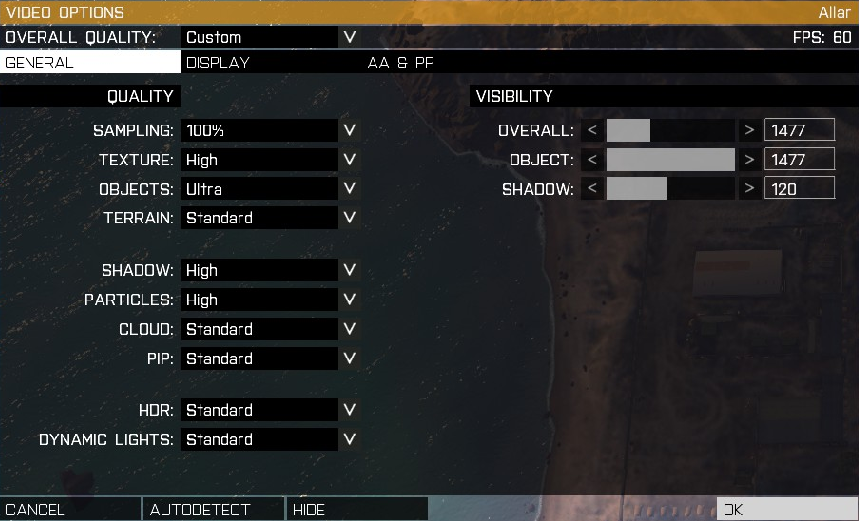Image resolution: width=859 pixels, height=521 pixels.
Task: Increase Object visibility with the right arrow
Action: (x=748, y=159)
